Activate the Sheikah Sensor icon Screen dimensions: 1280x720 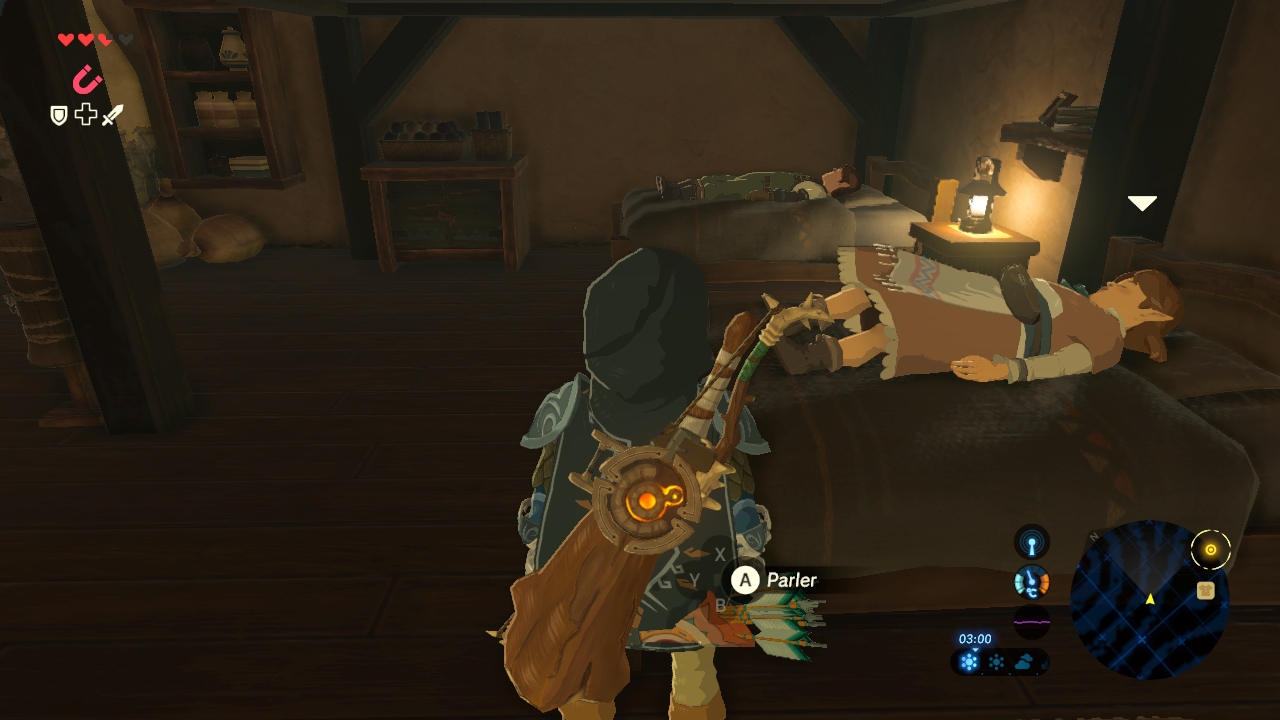click(1032, 542)
